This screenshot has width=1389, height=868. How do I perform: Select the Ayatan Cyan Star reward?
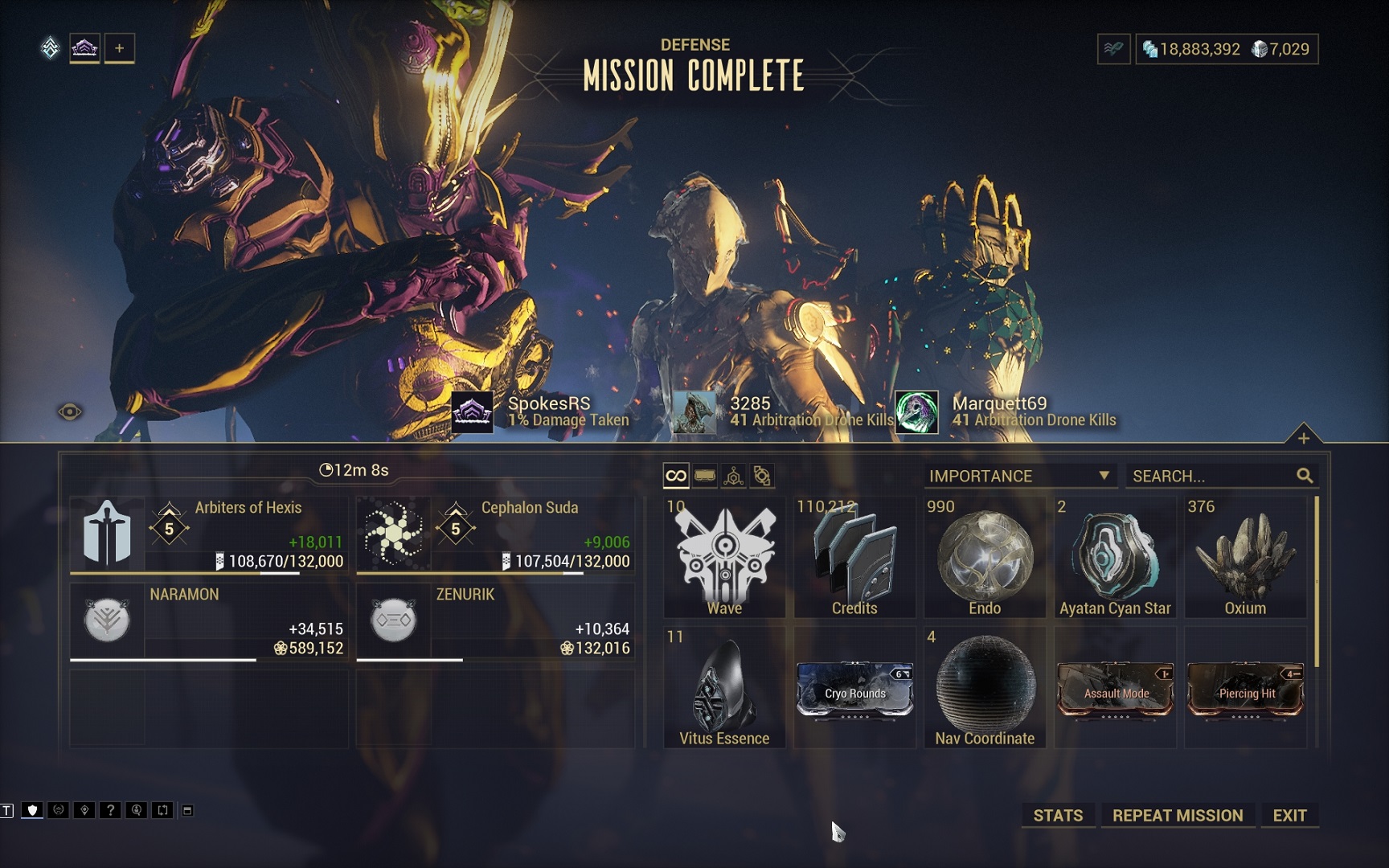point(1115,558)
